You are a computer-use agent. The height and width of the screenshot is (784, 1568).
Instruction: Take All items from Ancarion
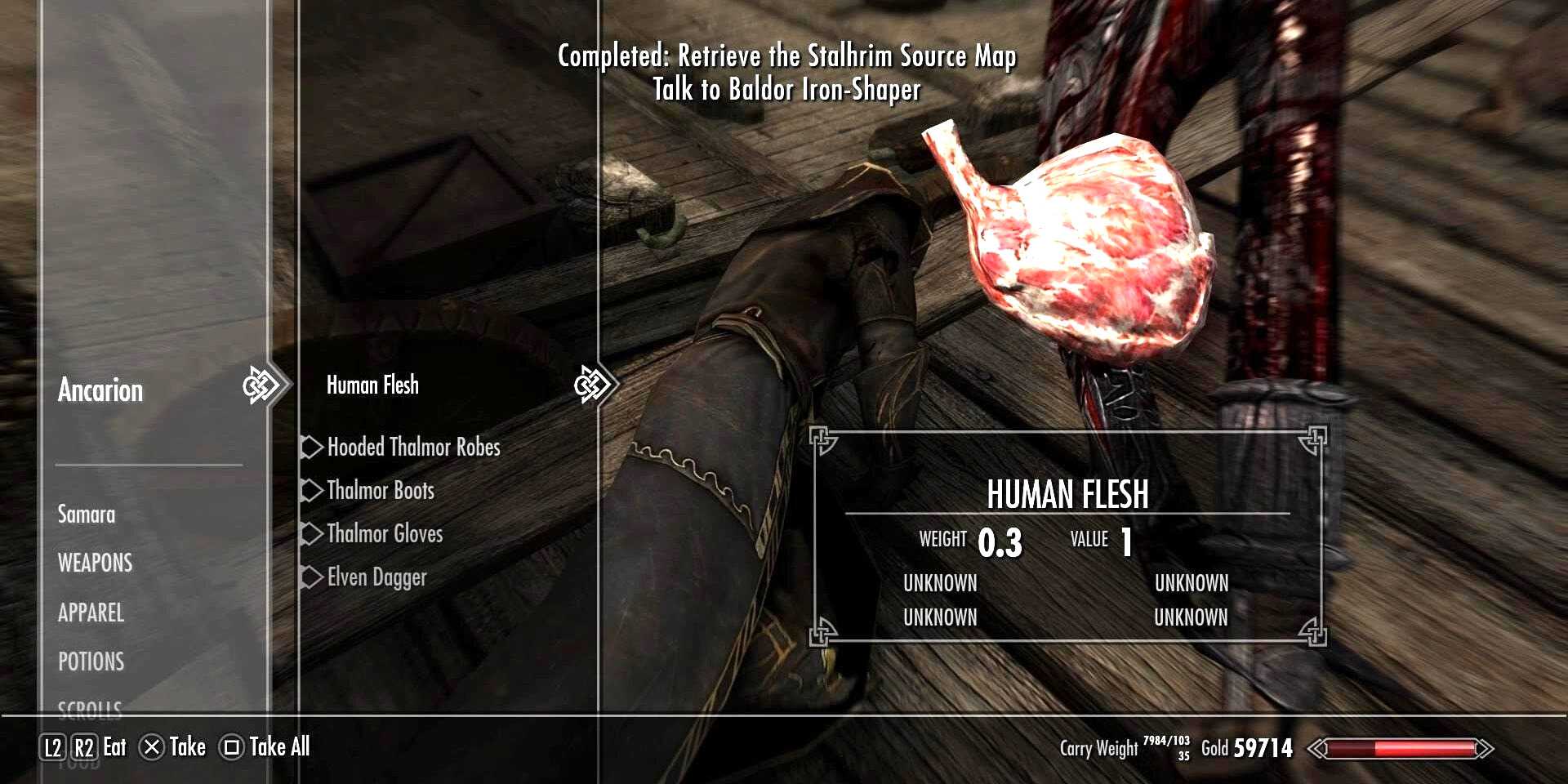click(266, 747)
